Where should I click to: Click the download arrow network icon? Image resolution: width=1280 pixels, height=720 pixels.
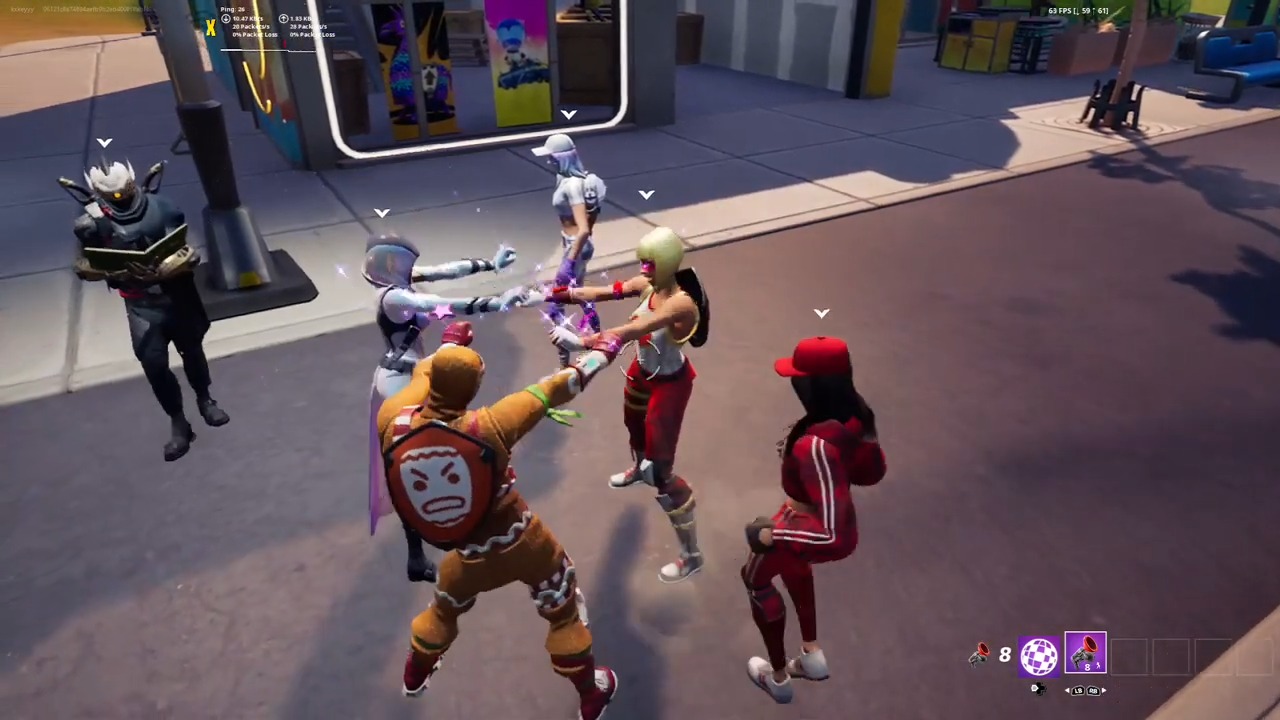tap(224, 18)
